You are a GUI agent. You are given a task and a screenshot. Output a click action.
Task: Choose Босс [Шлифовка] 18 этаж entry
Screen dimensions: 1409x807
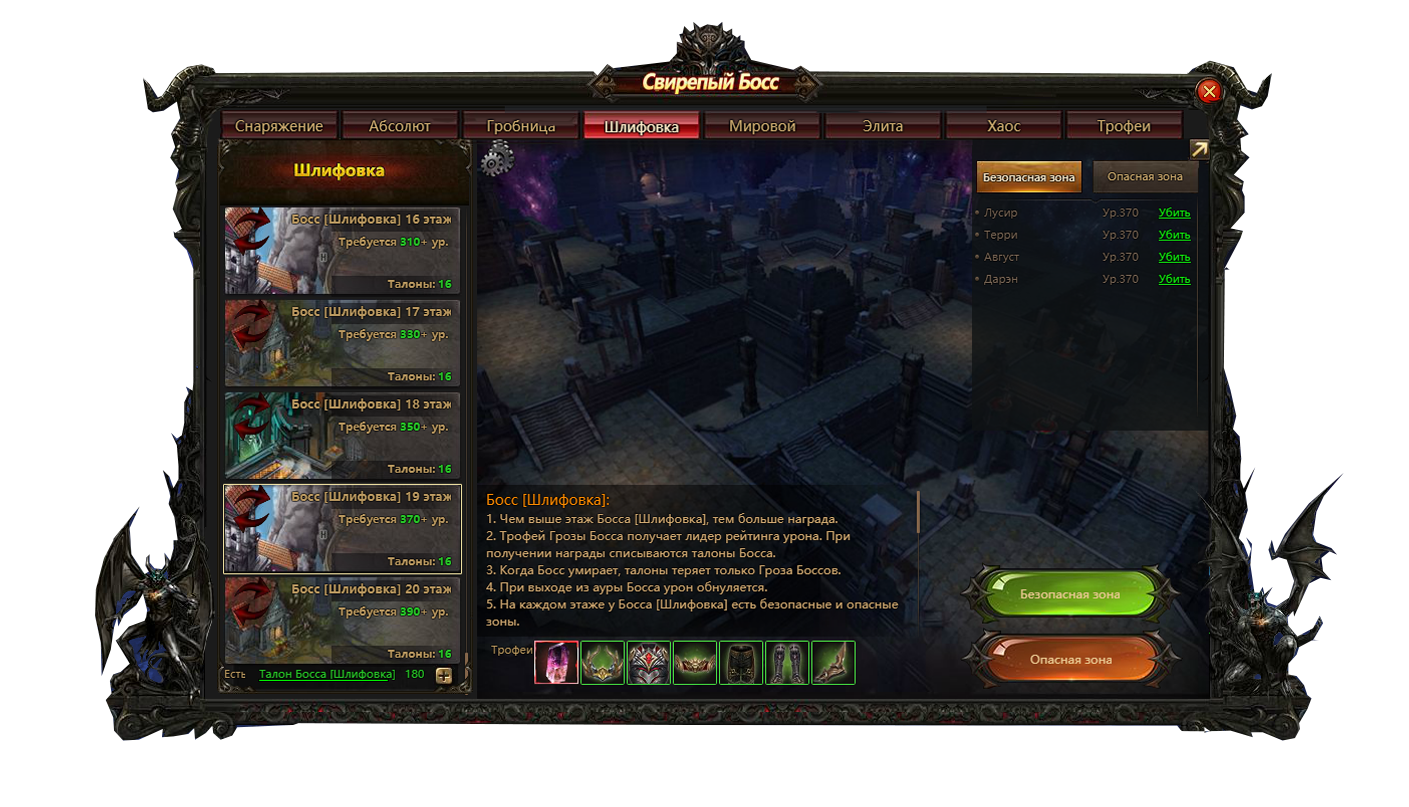[x=342, y=435]
